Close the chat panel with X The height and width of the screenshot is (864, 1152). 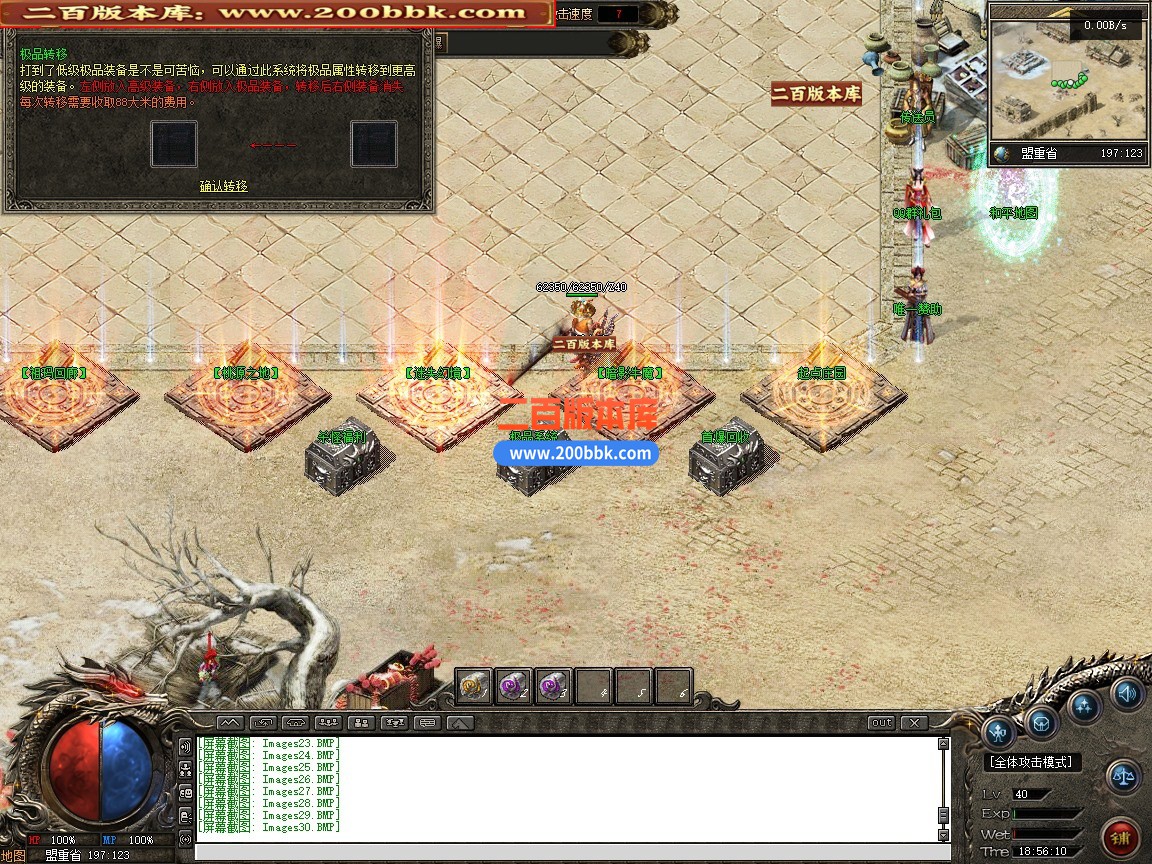tap(913, 722)
